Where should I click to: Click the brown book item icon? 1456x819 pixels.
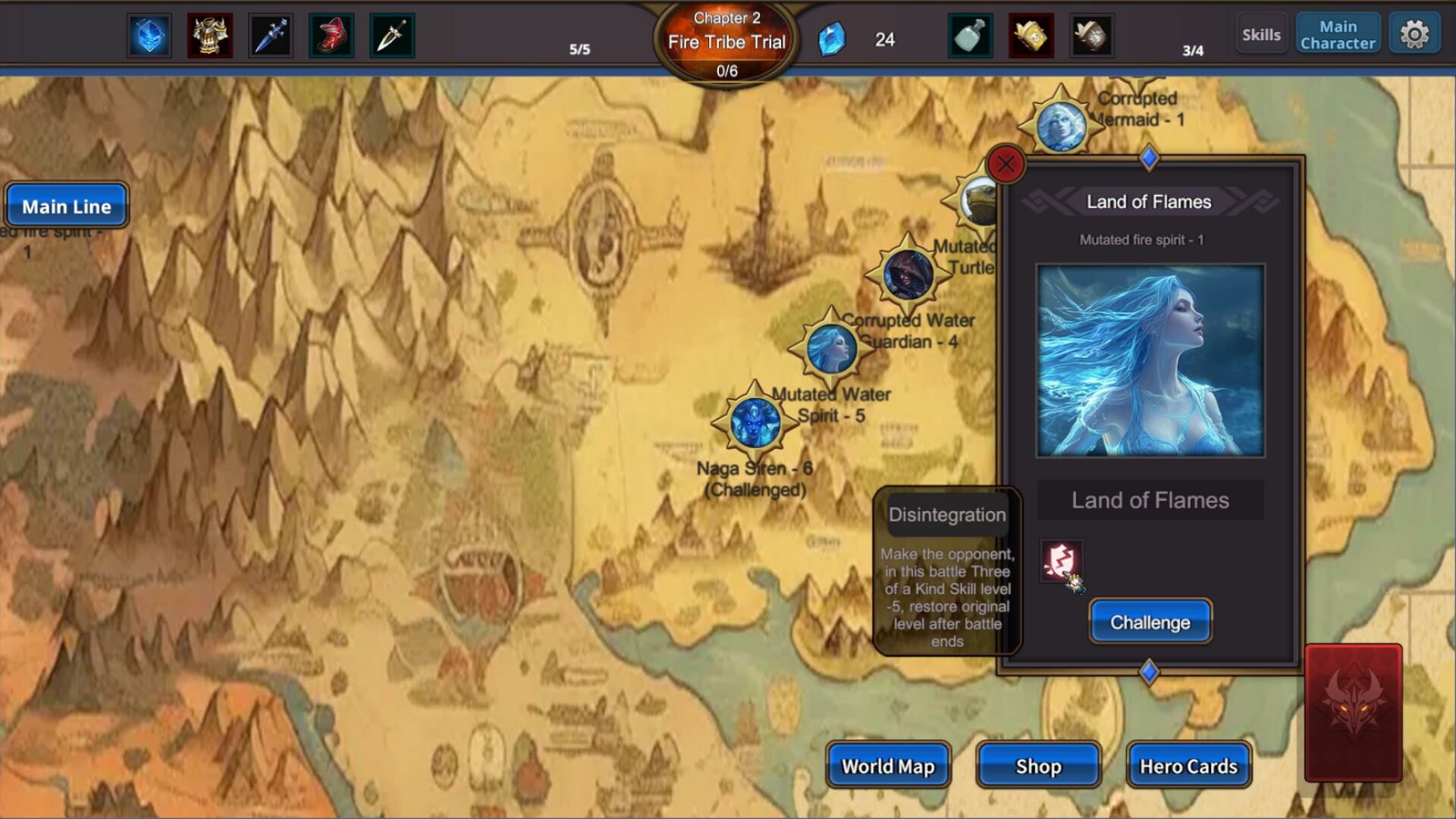1090,34
